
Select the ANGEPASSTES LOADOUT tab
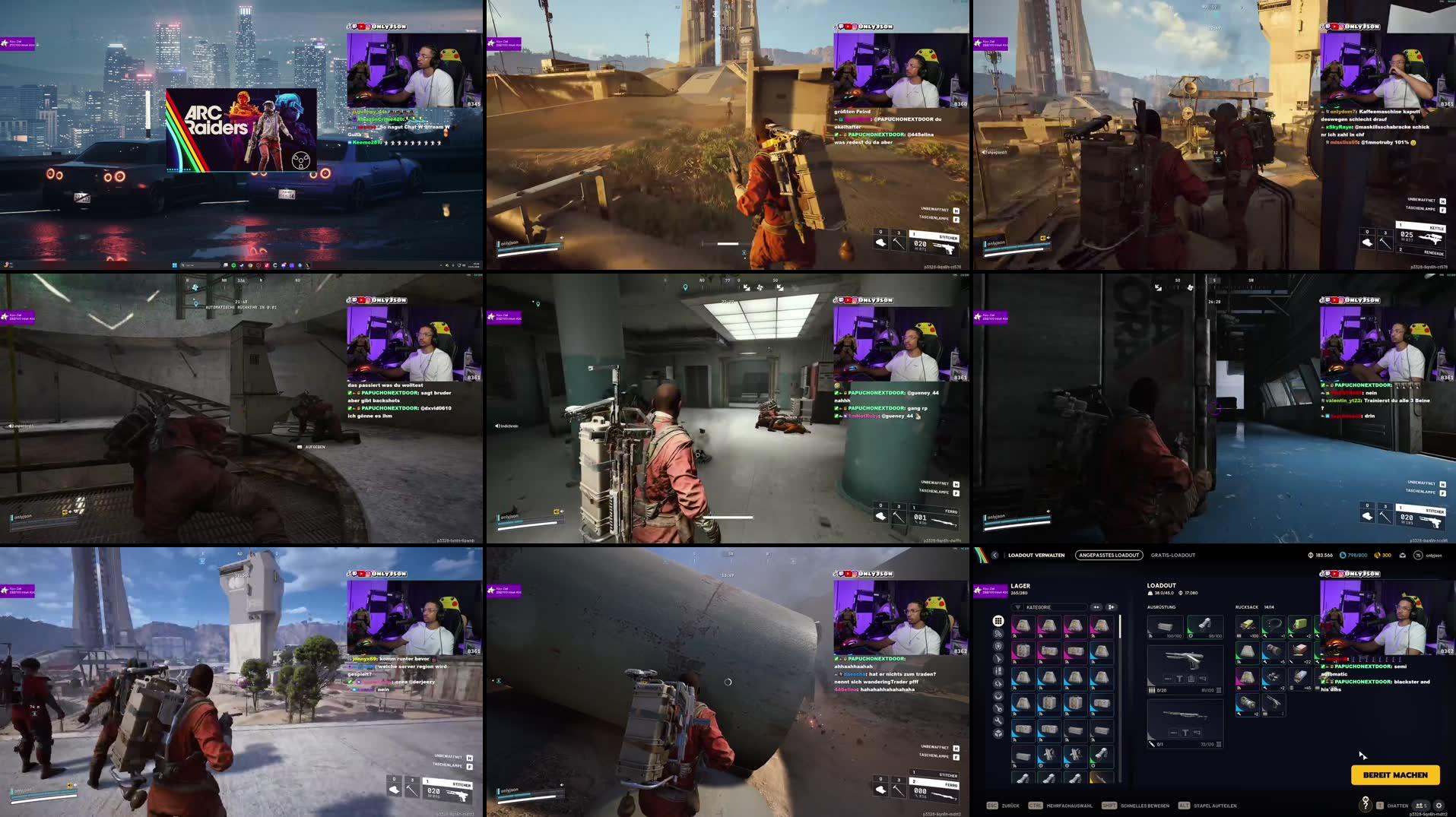1109,555
